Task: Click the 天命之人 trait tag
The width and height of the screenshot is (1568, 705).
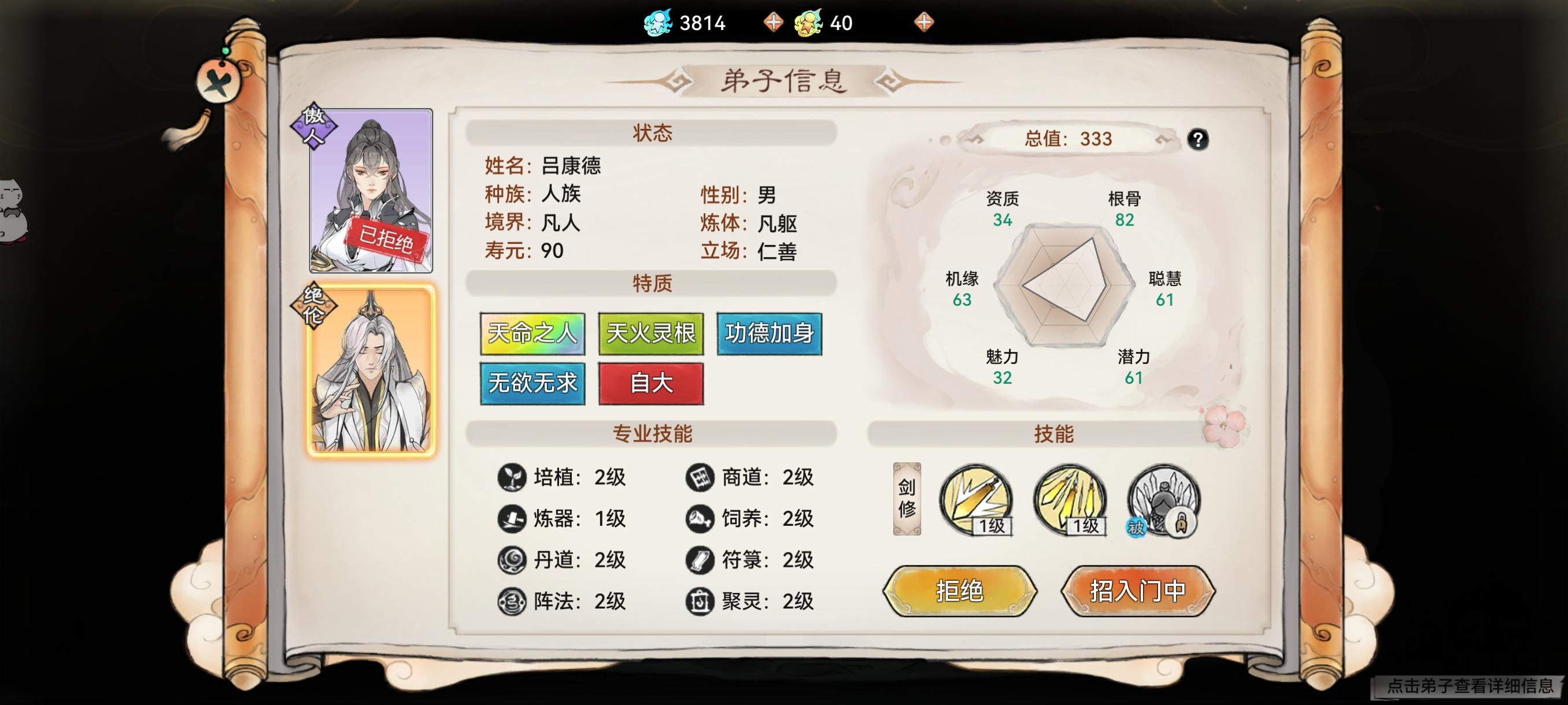Action: 532,333
